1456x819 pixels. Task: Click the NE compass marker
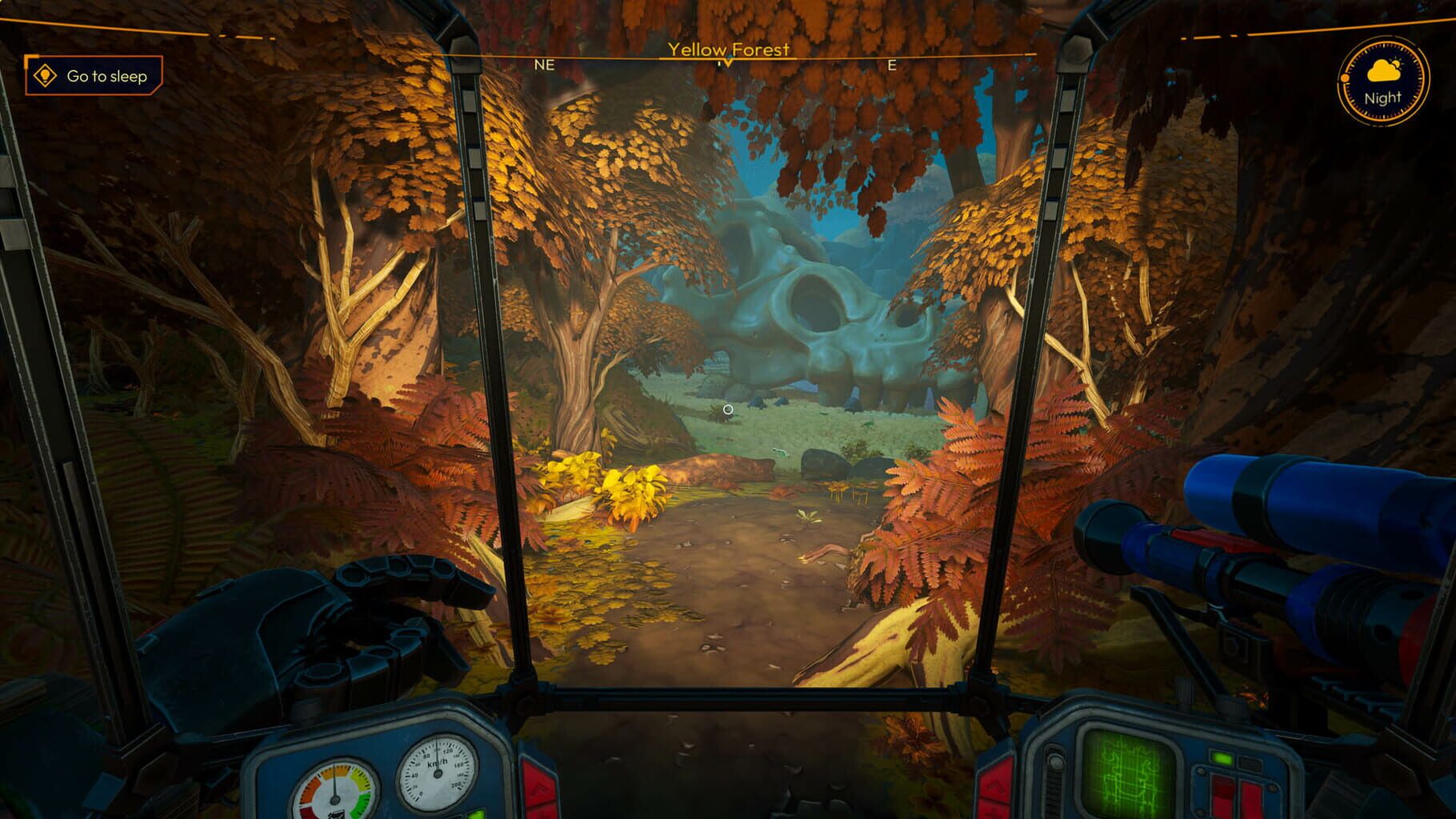pos(546,64)
